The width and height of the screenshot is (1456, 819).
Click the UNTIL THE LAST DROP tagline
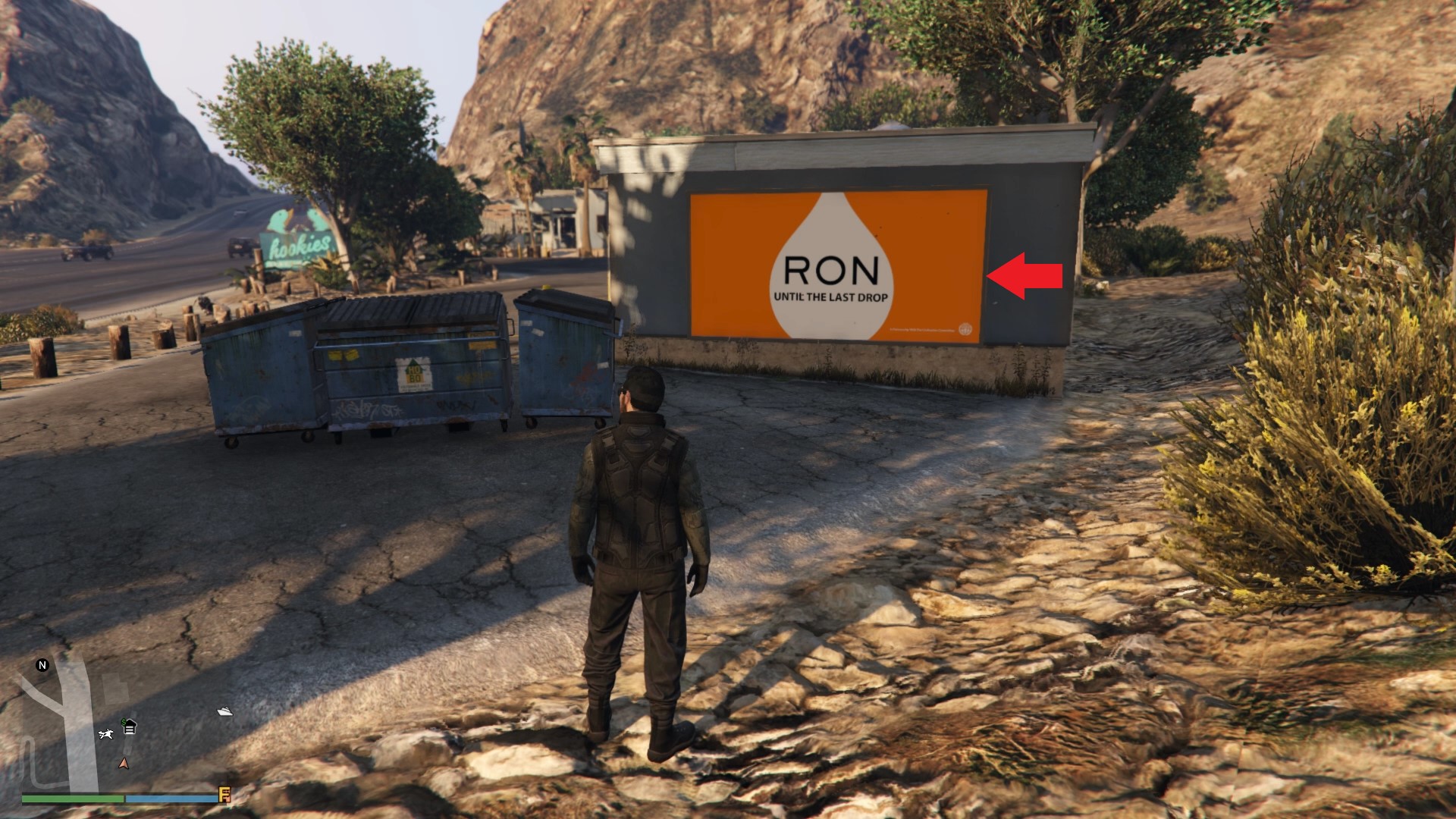pos(831,297)
